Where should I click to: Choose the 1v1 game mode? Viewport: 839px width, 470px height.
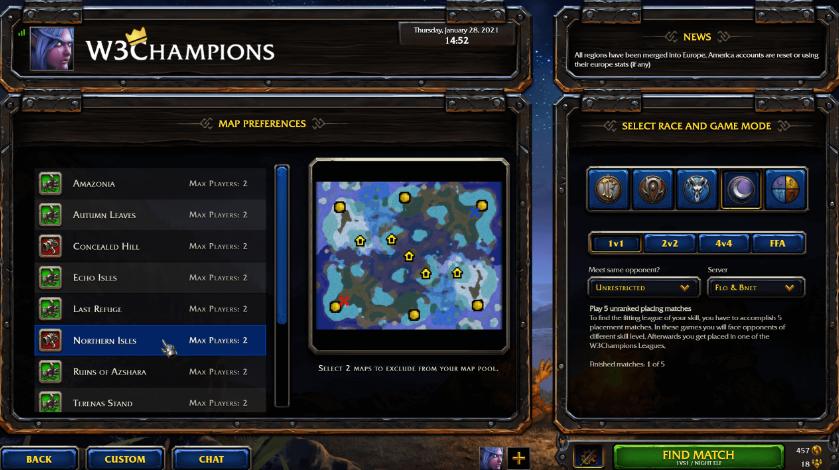[x=616, y=243]
